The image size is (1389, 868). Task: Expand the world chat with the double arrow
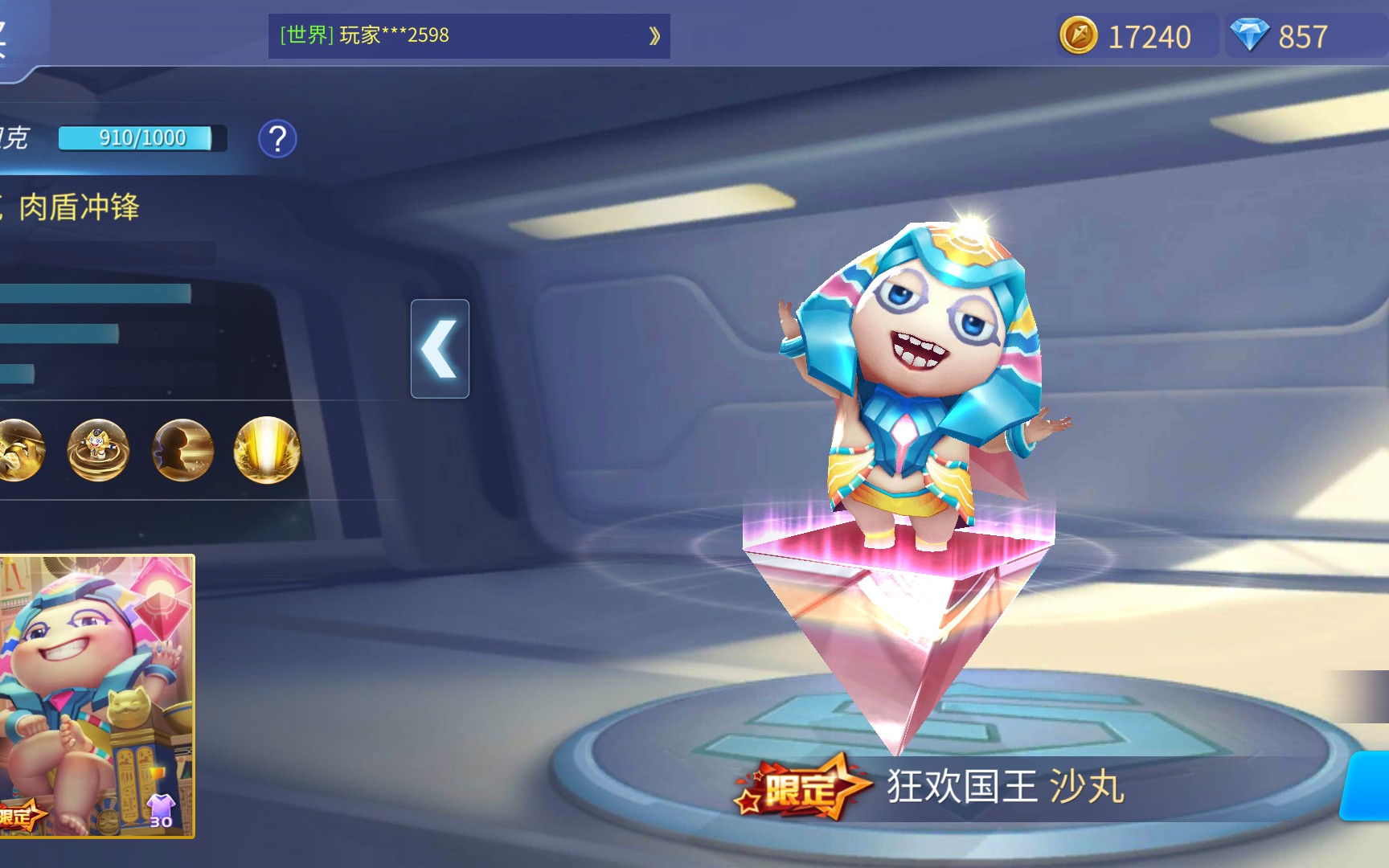pos(654,36)
